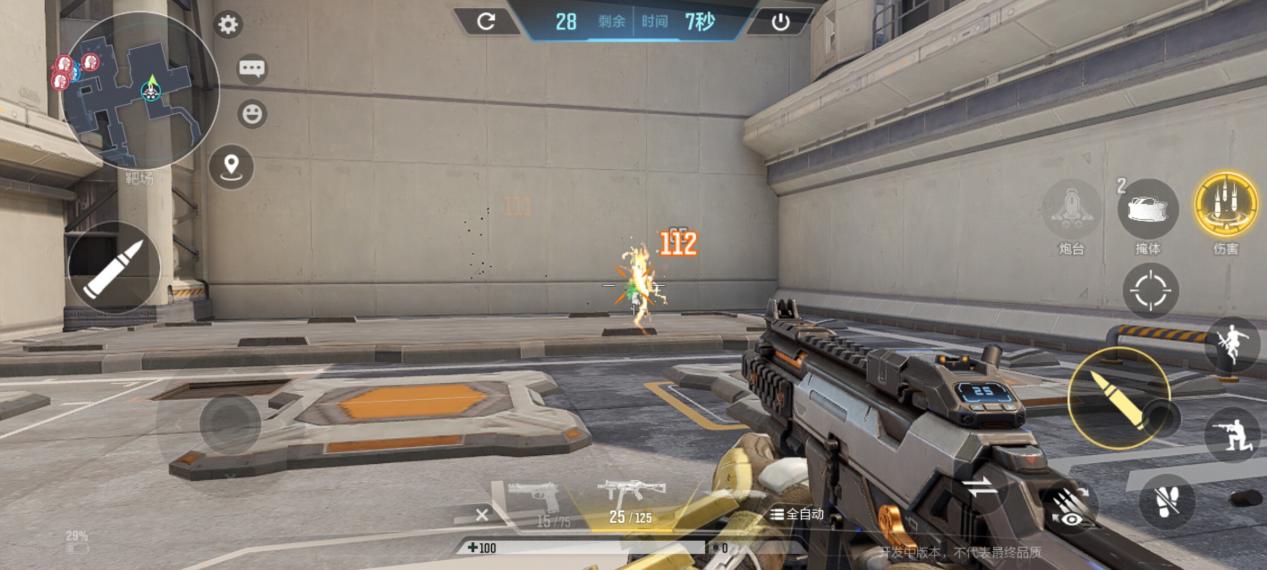Tap the crouch button
The width and height of the screenshot is (1267, 570).
[x=1232, y=434]
